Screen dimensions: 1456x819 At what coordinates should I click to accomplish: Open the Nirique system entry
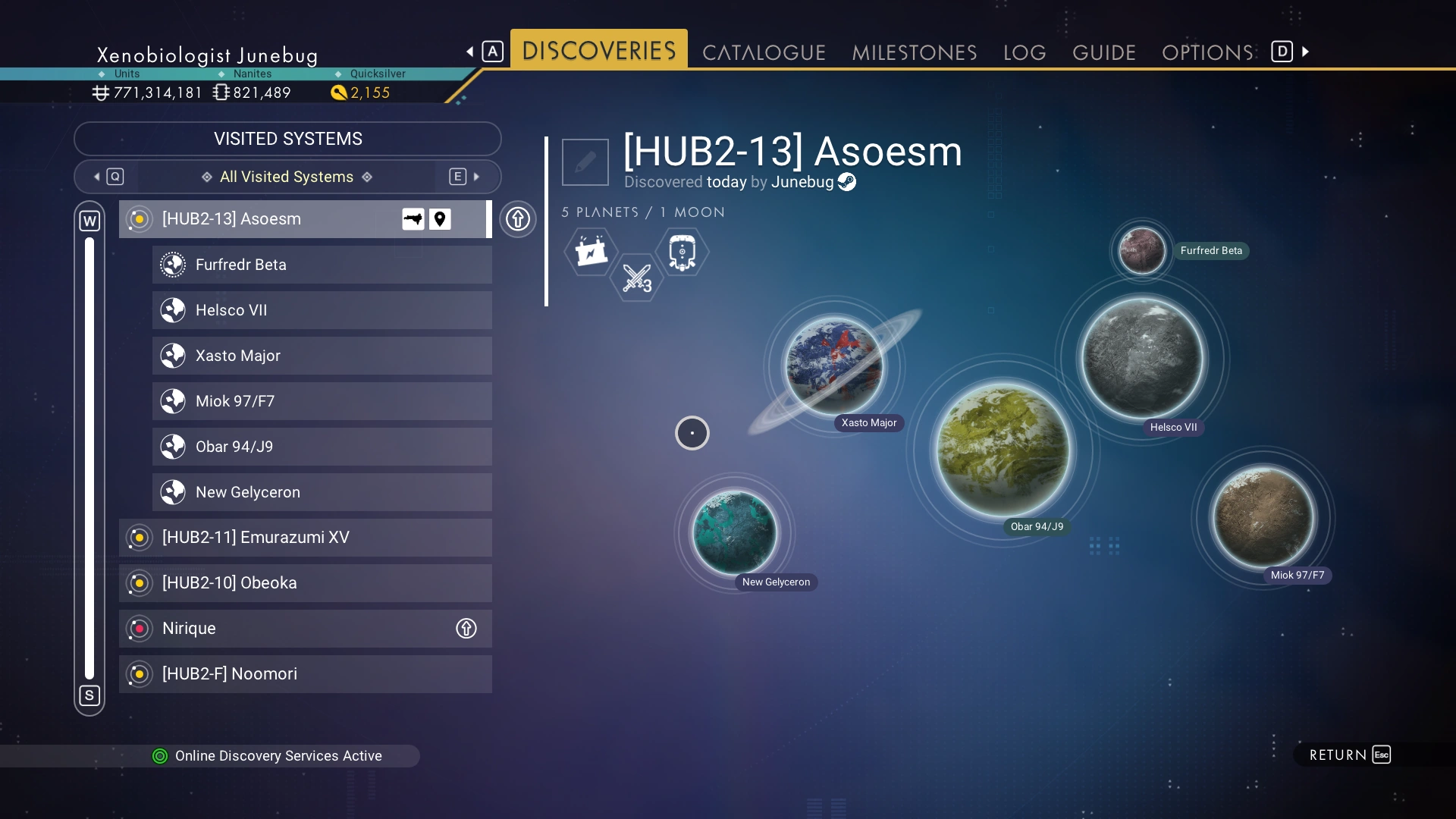(x=305, y=629)
